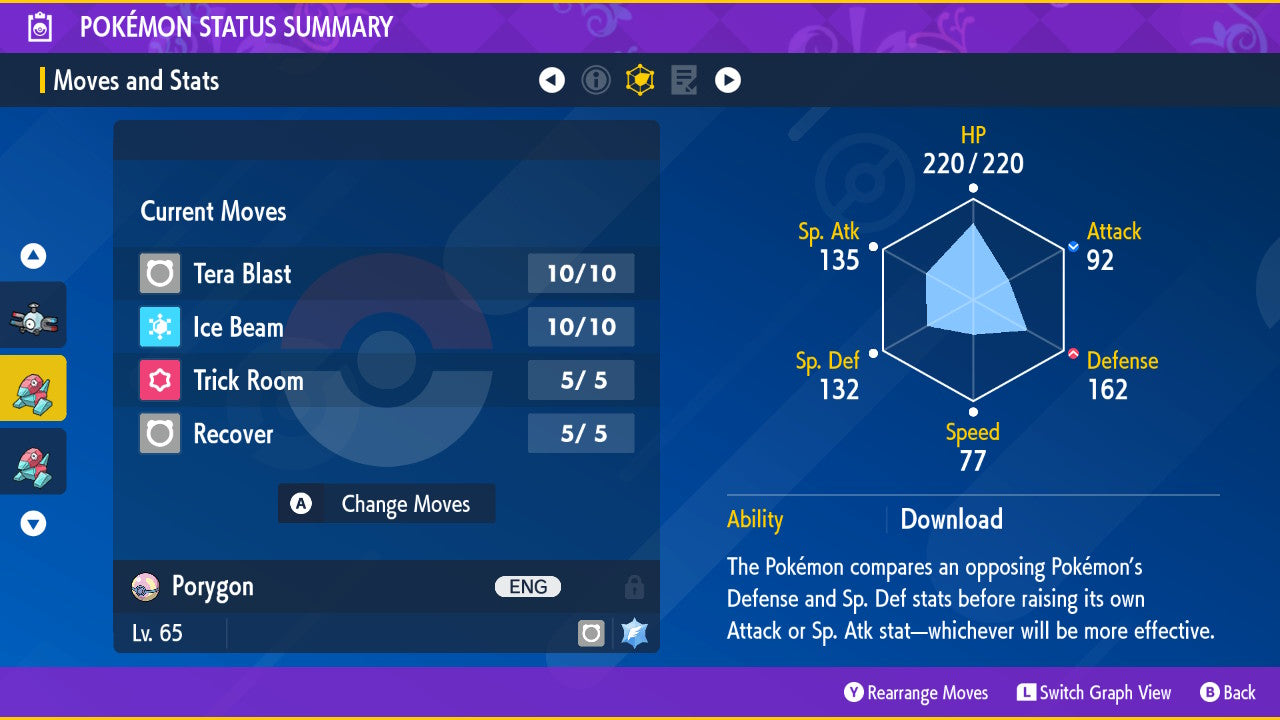Screen dimensions: 1280x720
Task: Choose the Porygon slot below the highlighted one
Action: tap(33, 461)
